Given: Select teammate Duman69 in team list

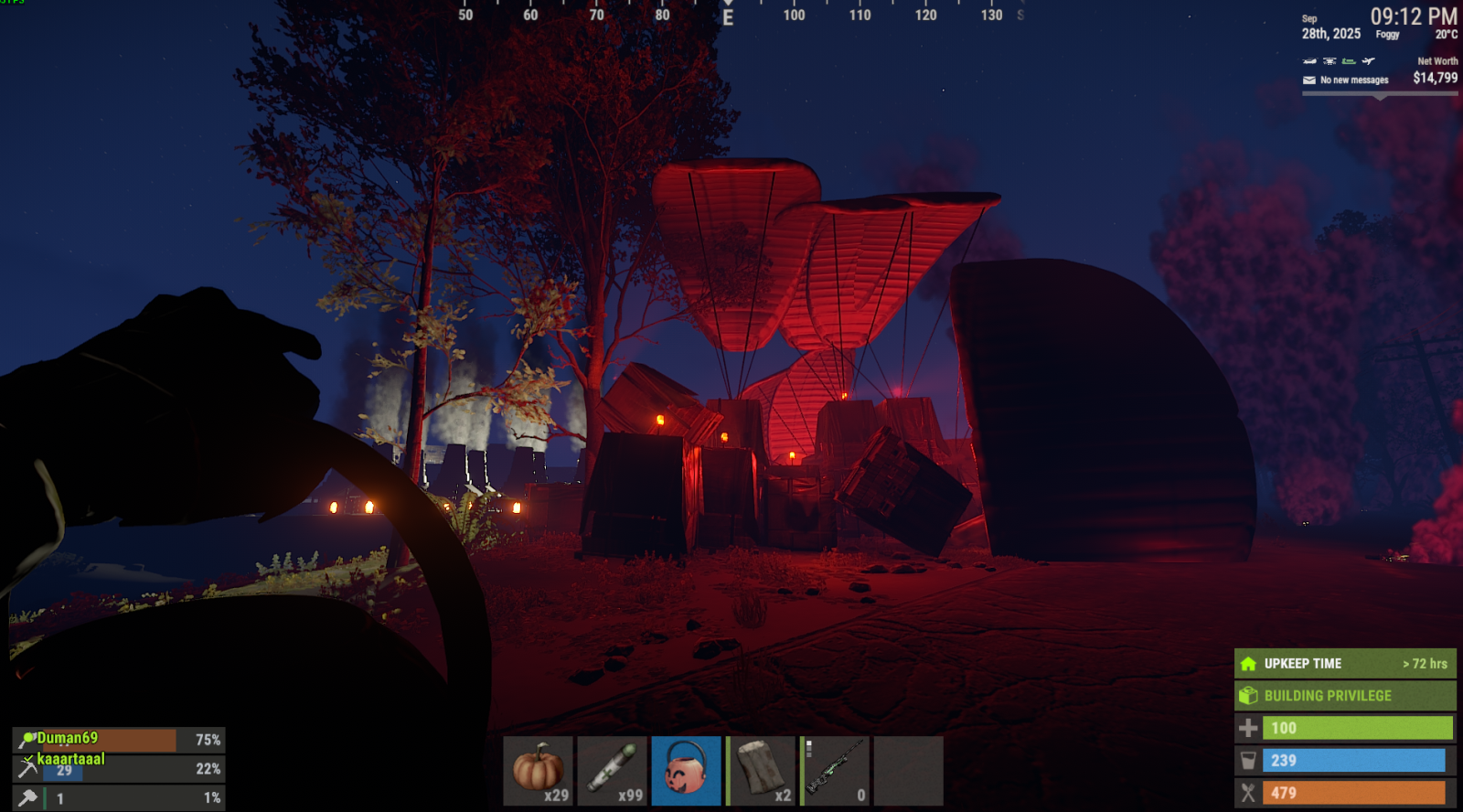Looking at the screenshot, I should pyautogui.click(x=68, y=738).
